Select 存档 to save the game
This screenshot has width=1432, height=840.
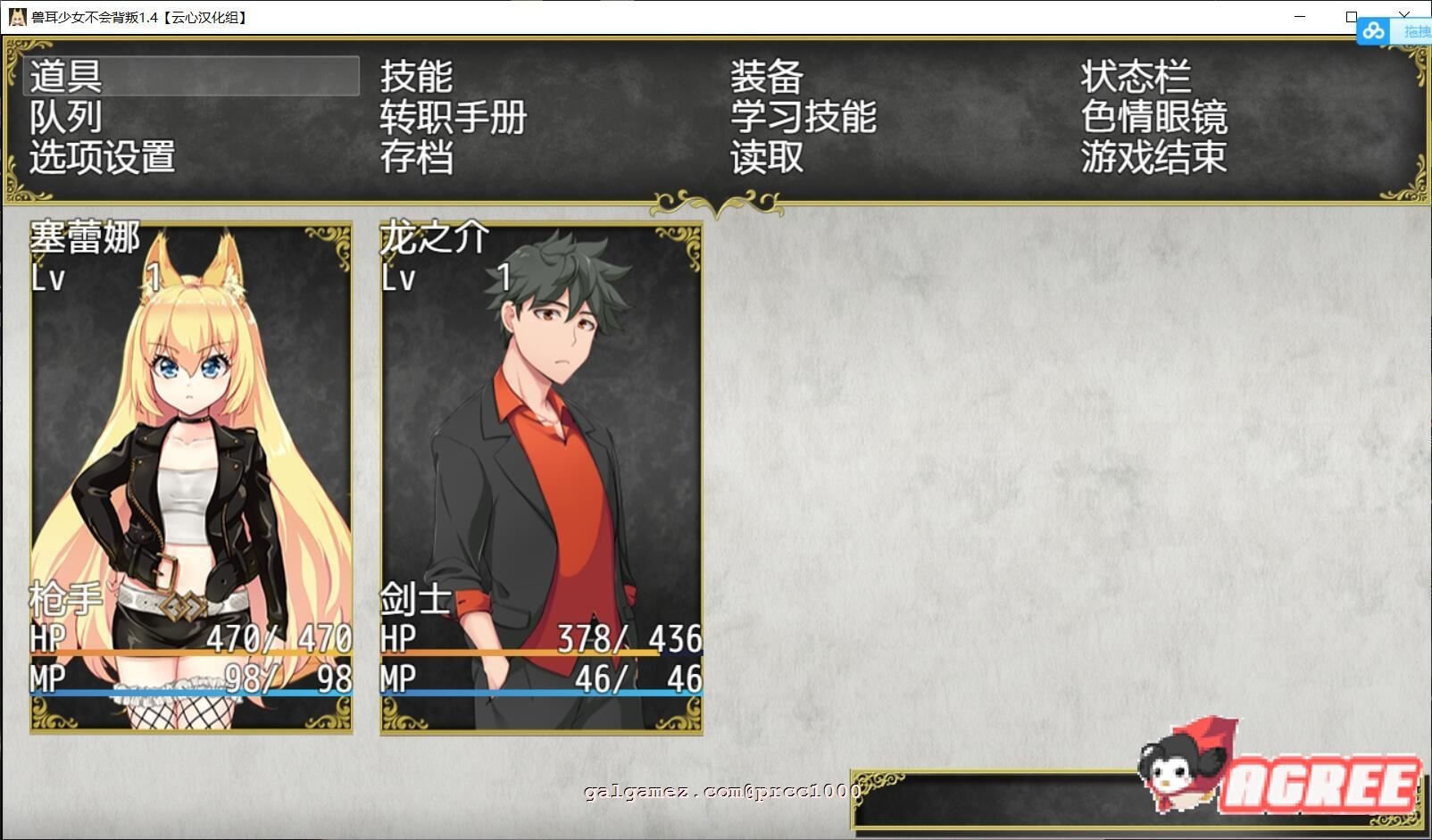[417, 158]
